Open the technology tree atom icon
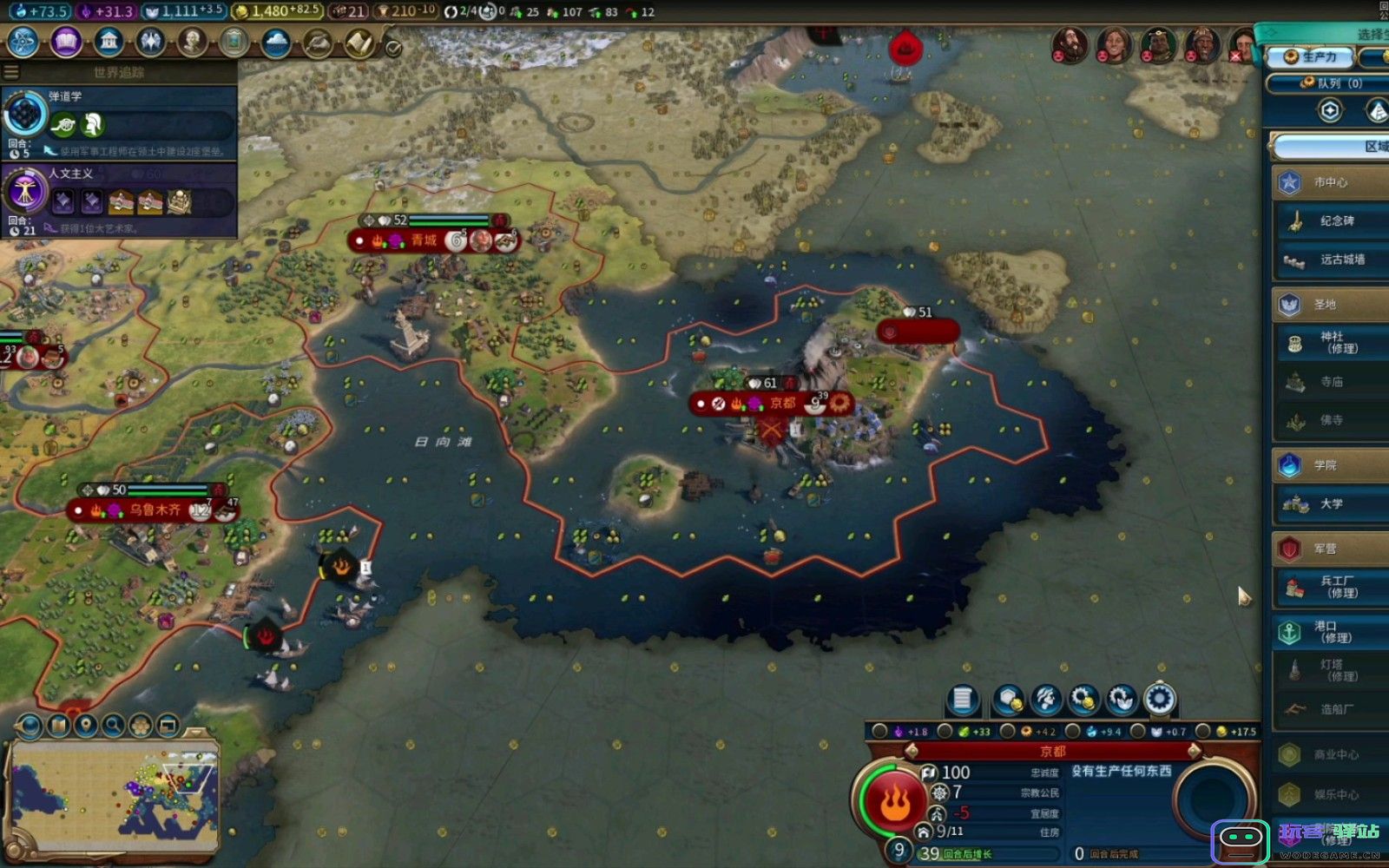The height and width of the screenshot is (868, 1389). click(x=23, y=42)
